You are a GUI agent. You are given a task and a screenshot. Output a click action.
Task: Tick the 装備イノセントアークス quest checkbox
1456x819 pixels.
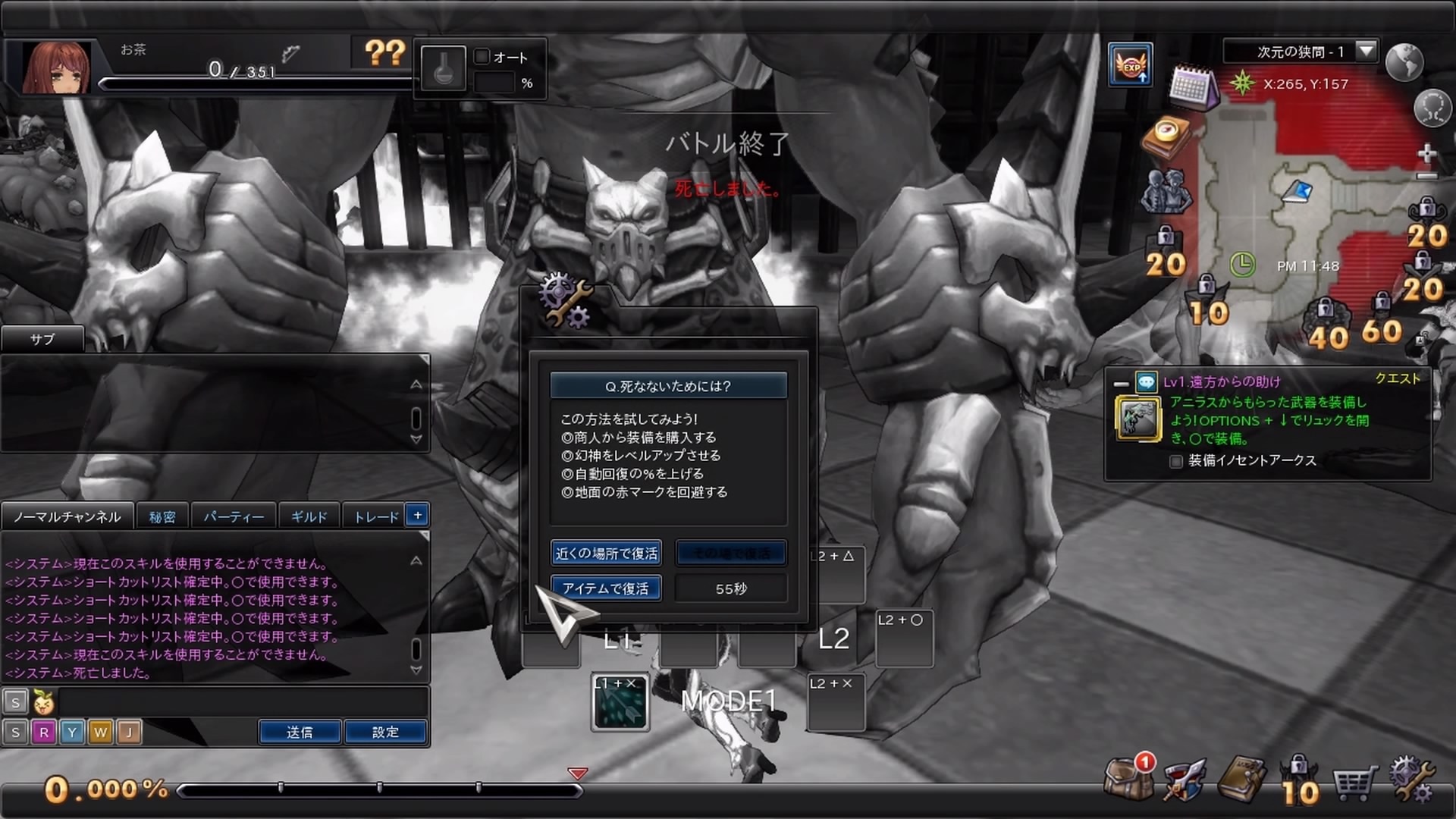[1176, 462]
